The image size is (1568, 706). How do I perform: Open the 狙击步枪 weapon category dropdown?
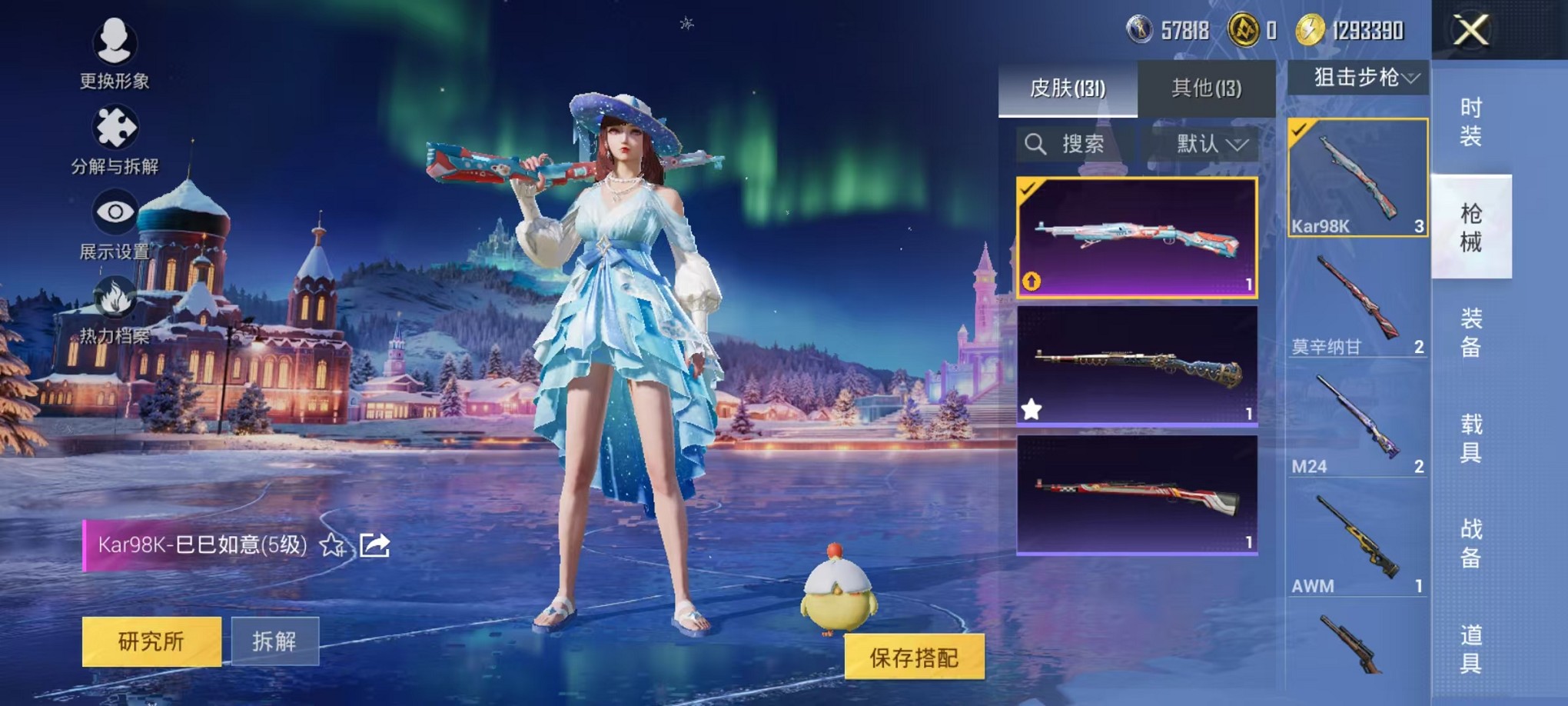tap(1359, 77)
